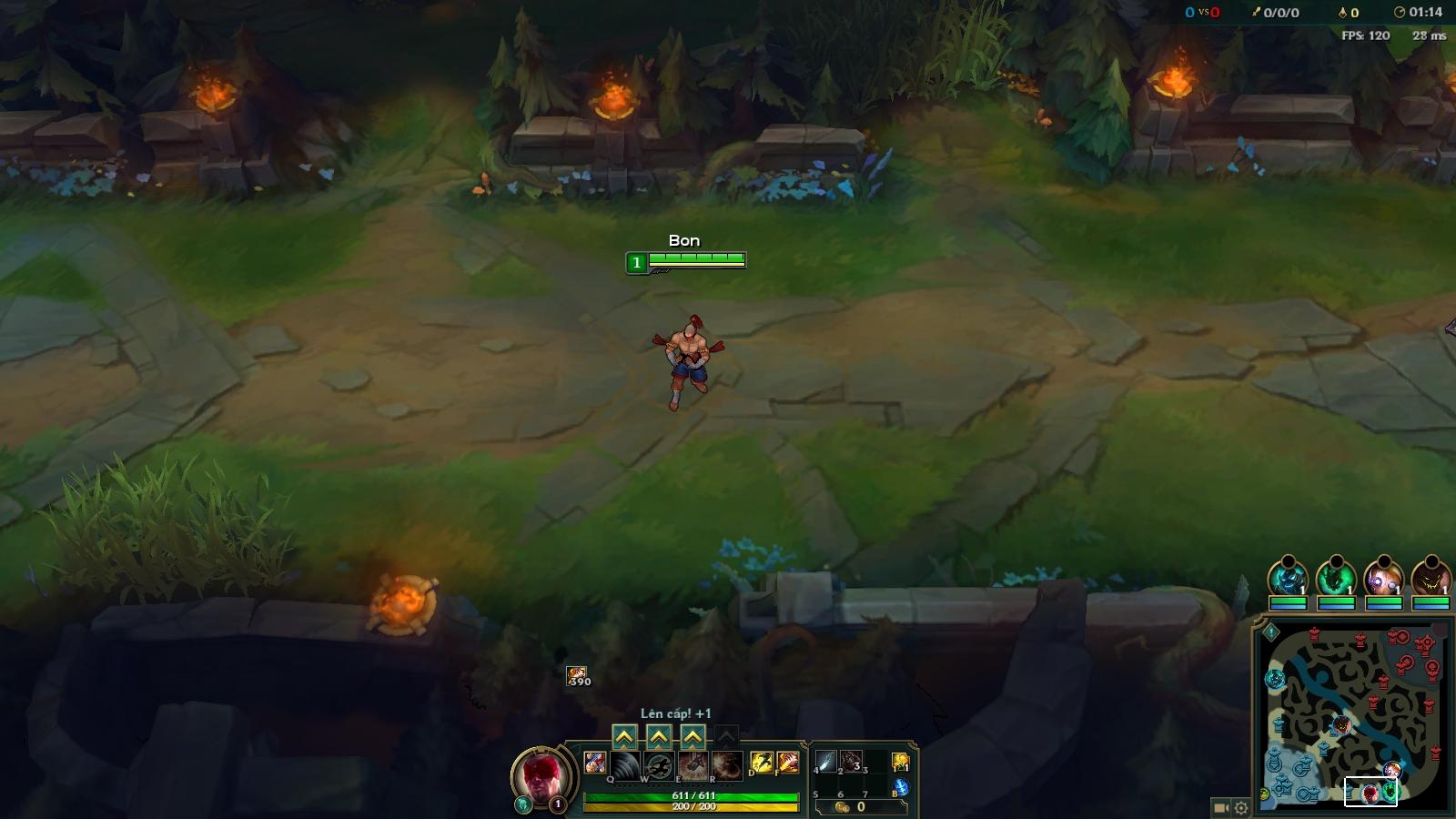Cast the Flash summoner spell on D

(x=761, y=763)
